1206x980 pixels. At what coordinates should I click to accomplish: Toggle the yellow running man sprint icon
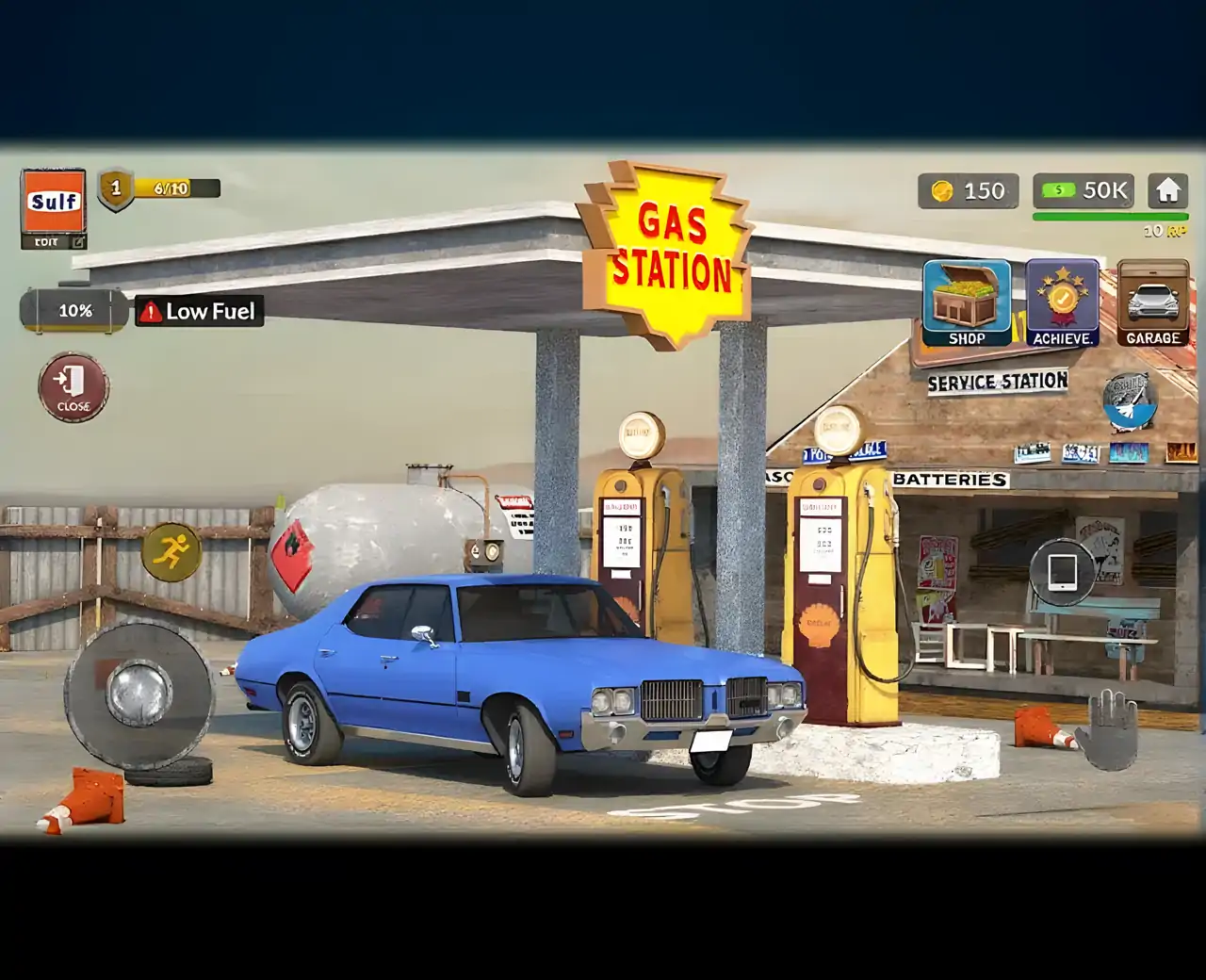pos(171,551)
